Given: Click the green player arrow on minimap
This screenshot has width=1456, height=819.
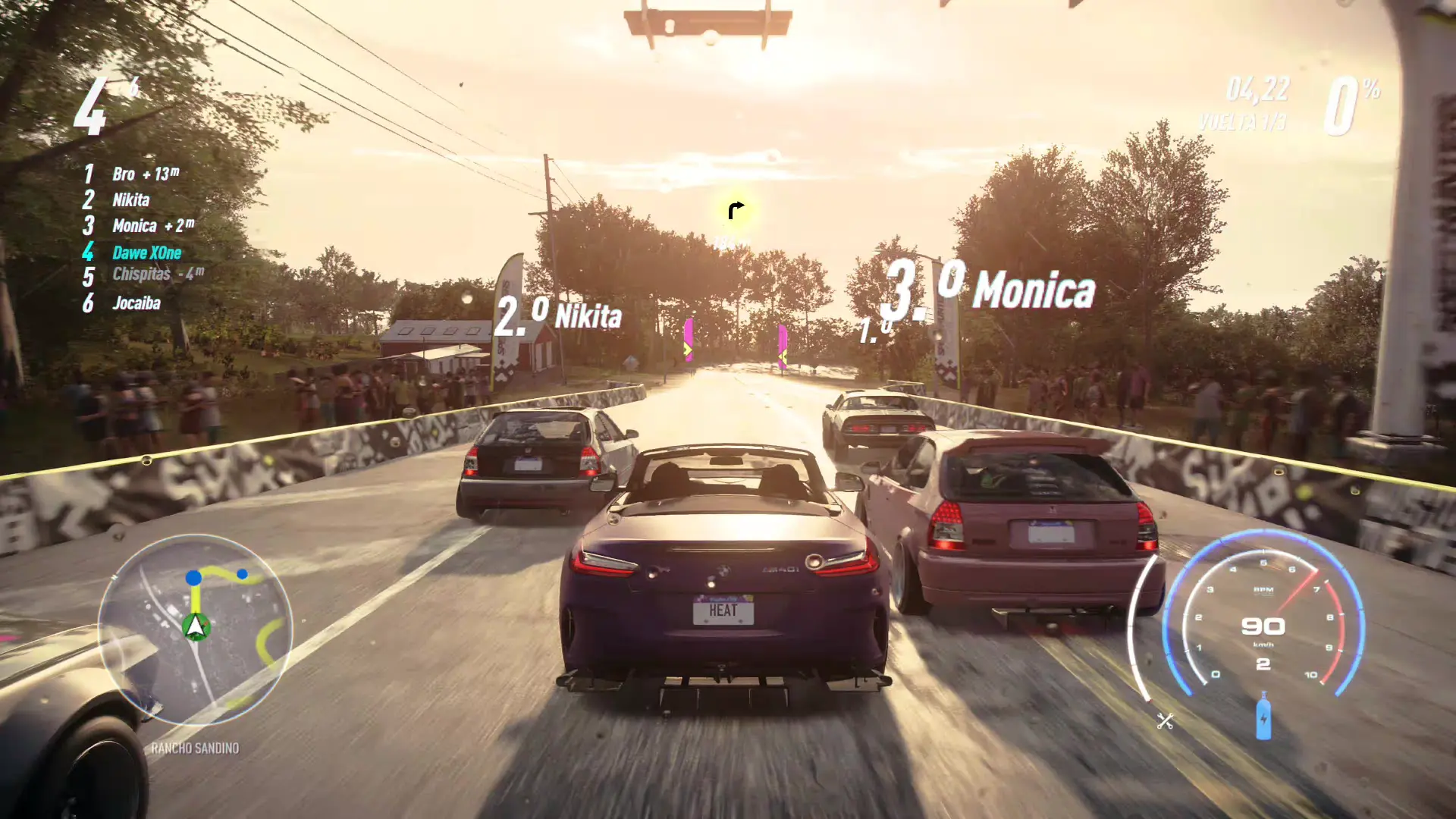Looking at the screenshot, I should 196,626.
